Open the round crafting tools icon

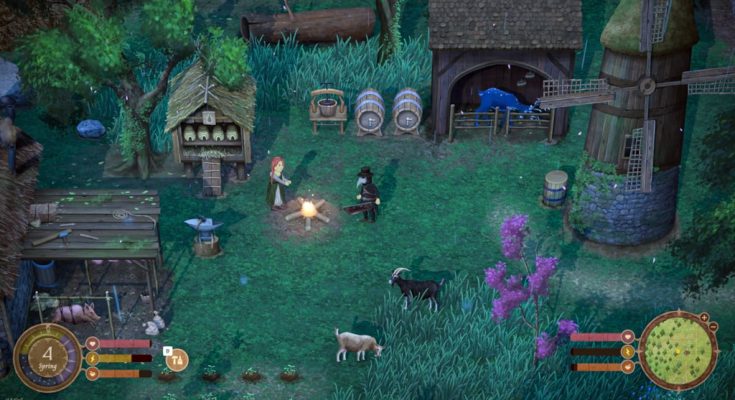click(177, 359)
